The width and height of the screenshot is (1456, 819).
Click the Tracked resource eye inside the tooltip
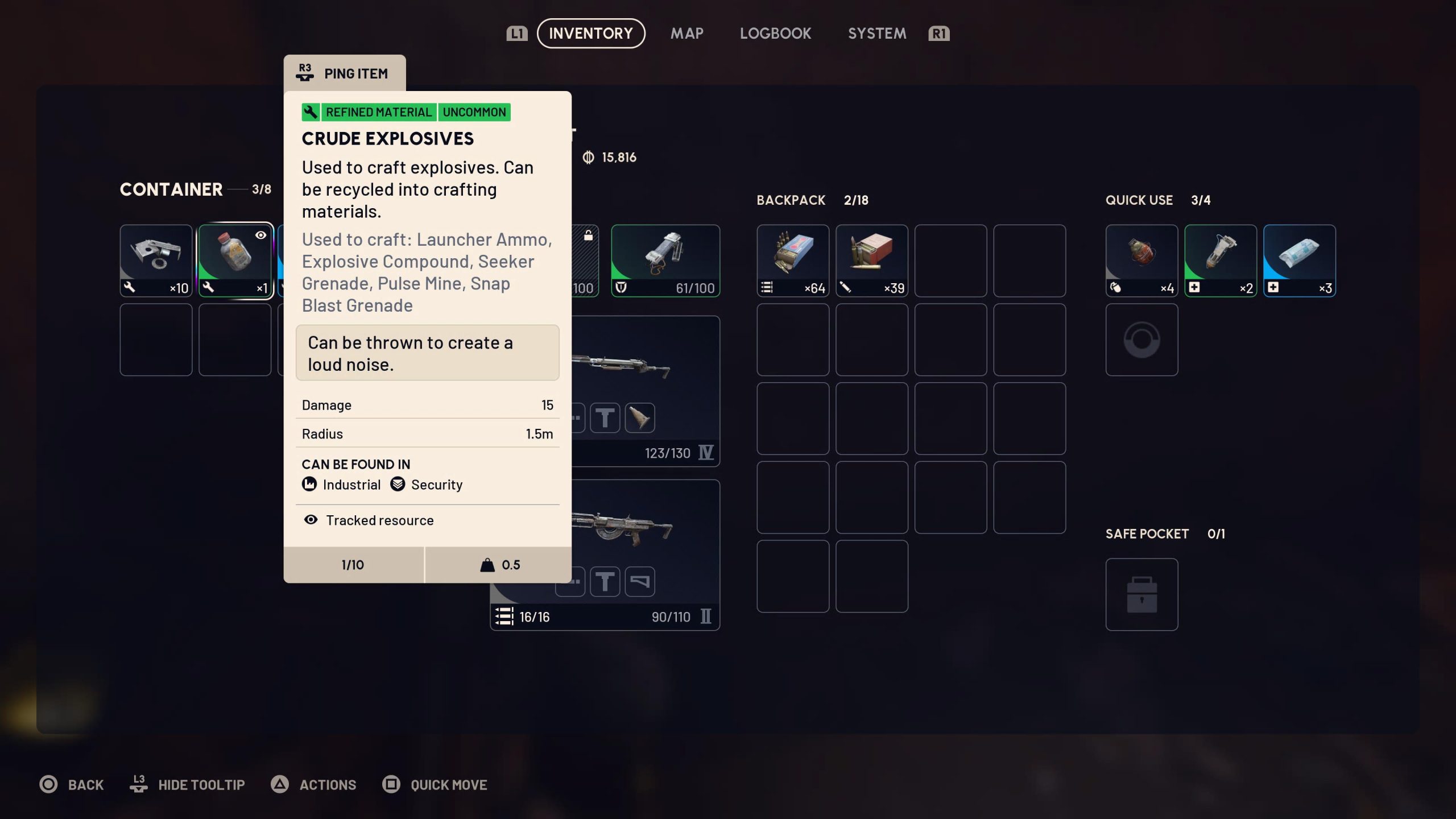310,520
